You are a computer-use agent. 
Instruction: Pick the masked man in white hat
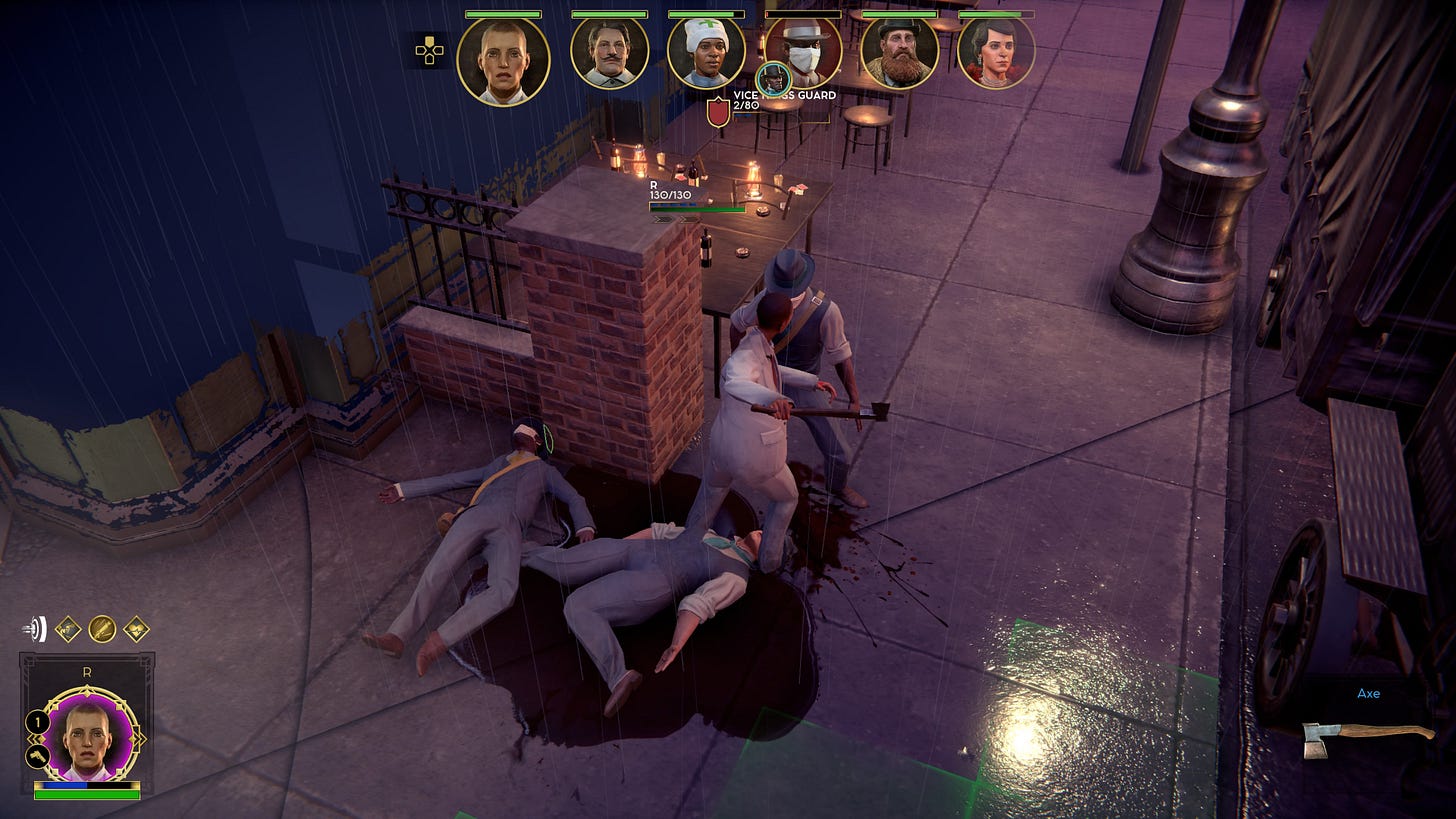(x=803, y=55)
